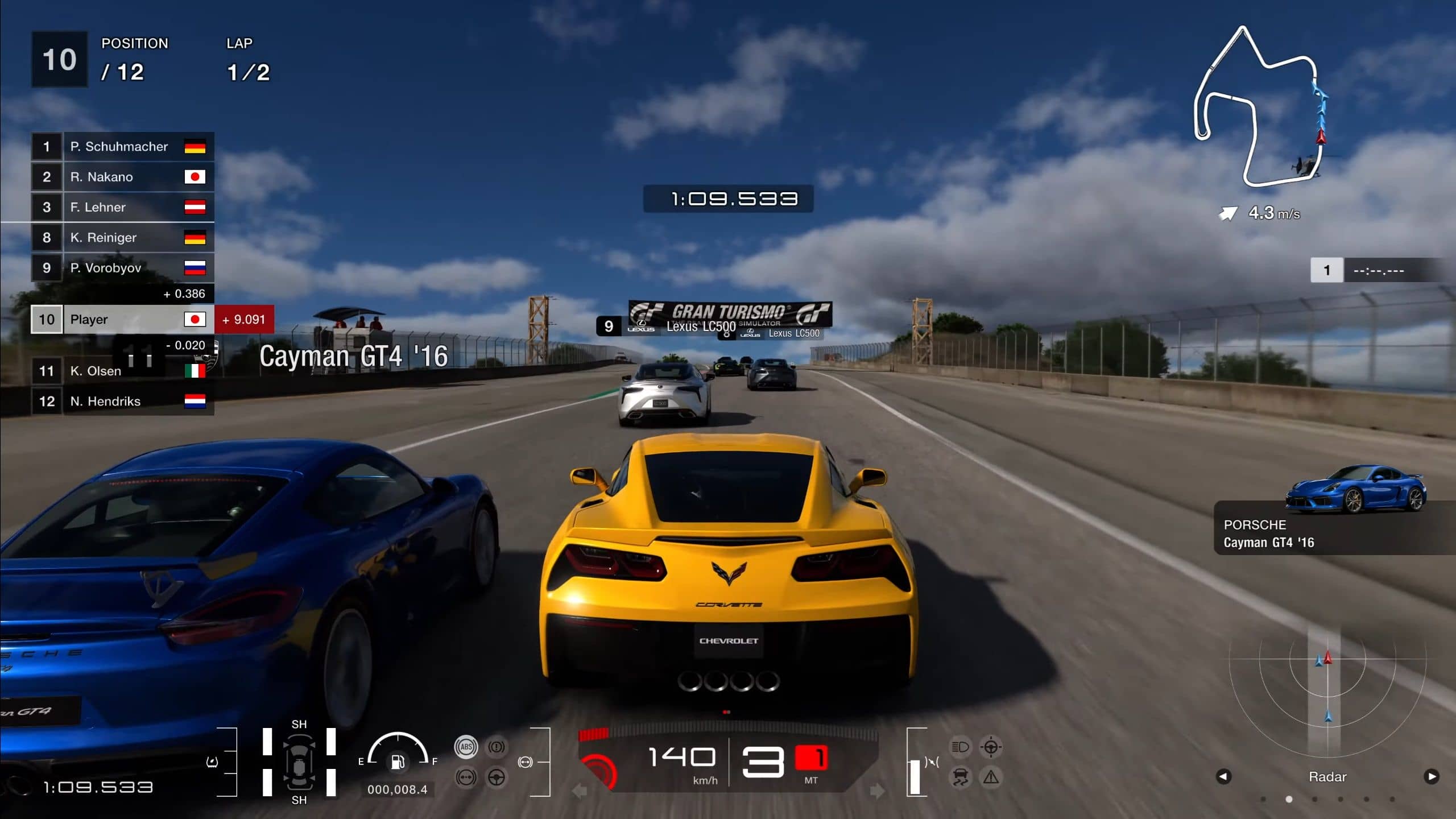Select K. Reiniger's standings row
Image resolution: width=1456 pixels, height=819 pixels.
123,238
